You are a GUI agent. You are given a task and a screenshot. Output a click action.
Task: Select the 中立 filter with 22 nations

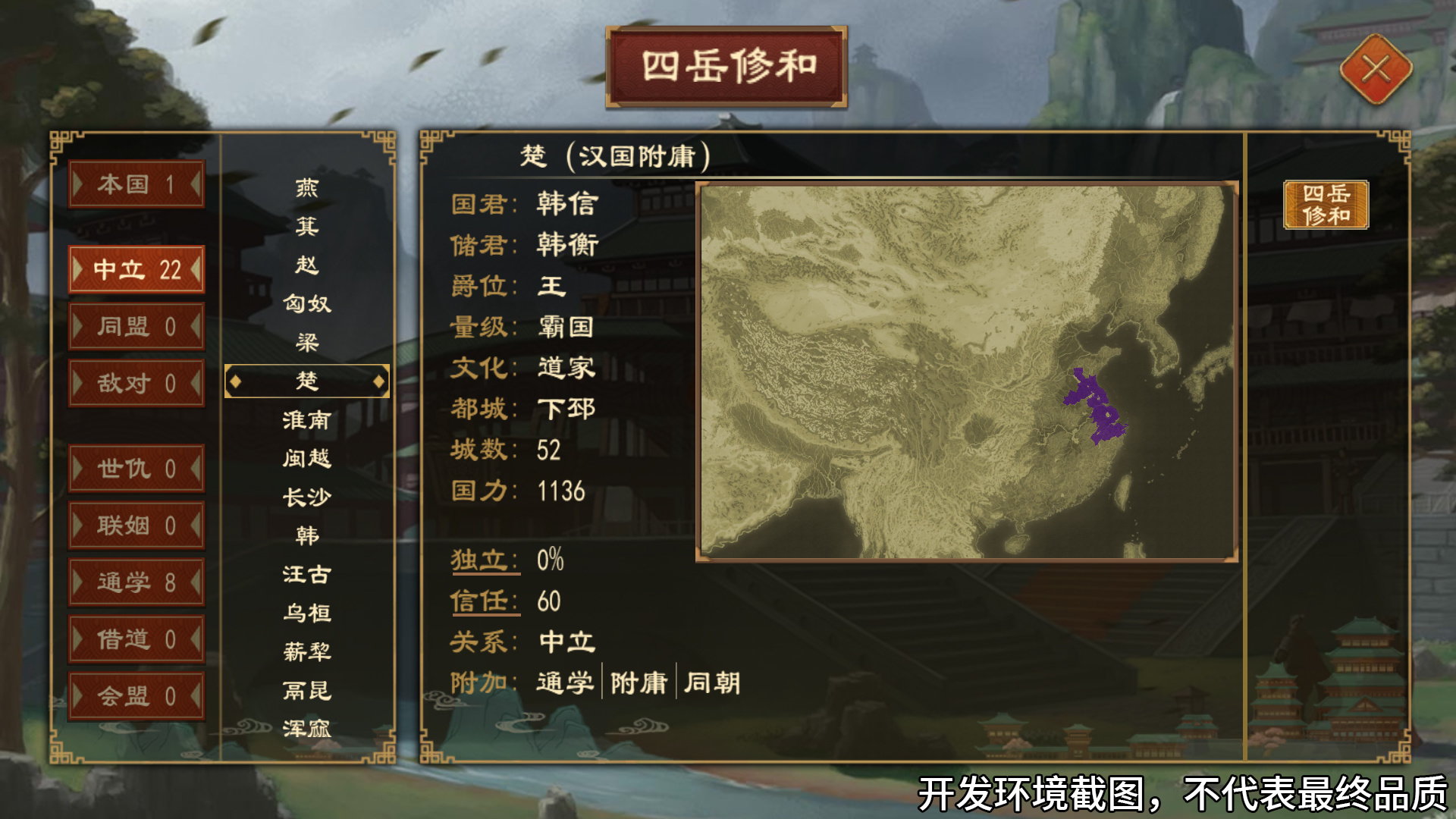pyautogui.click(x=136, y=270)
